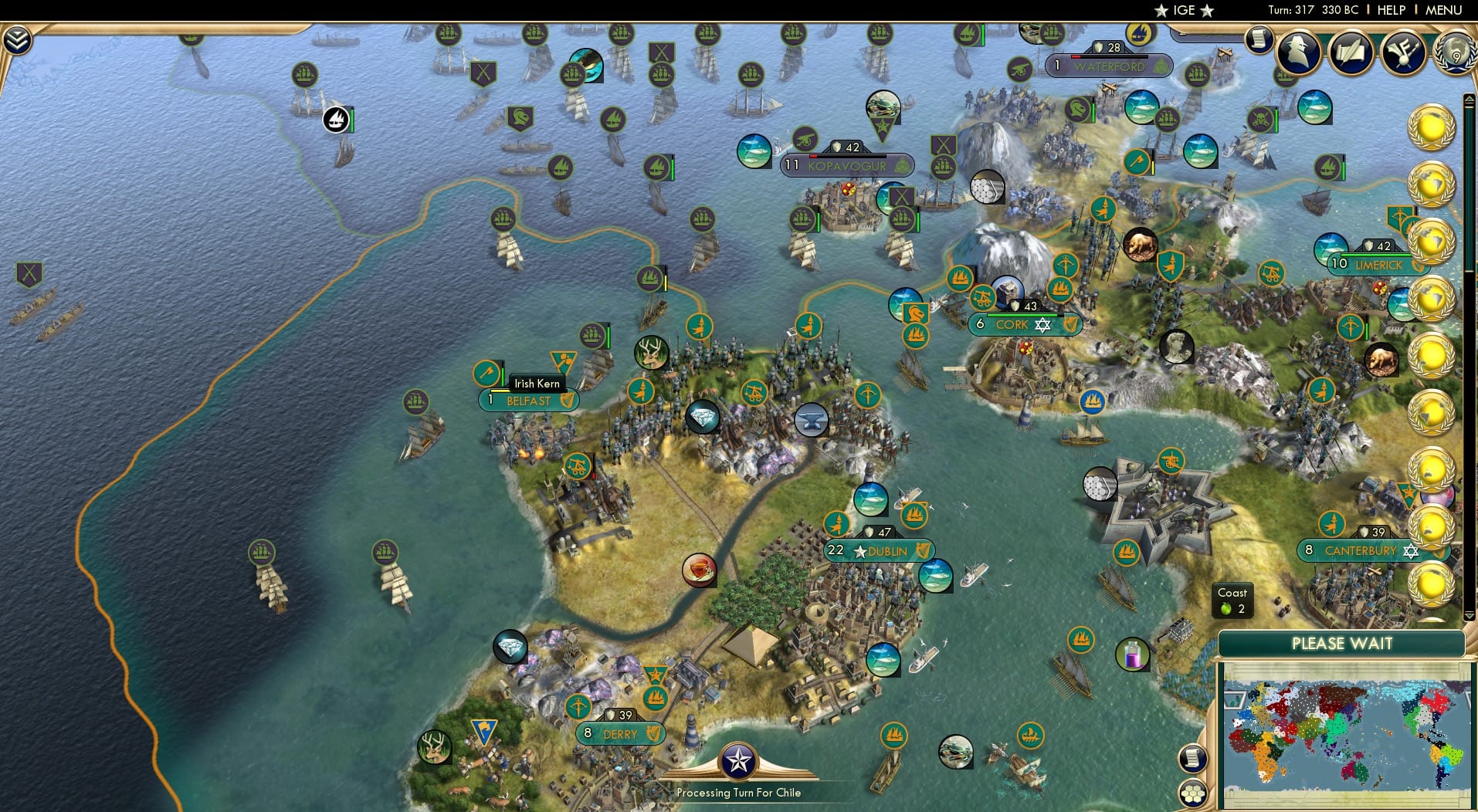Viewport: 1478px width, 812px height.
Task: Open the Cultural overview icon at top right
Action: coord(1404,52)
